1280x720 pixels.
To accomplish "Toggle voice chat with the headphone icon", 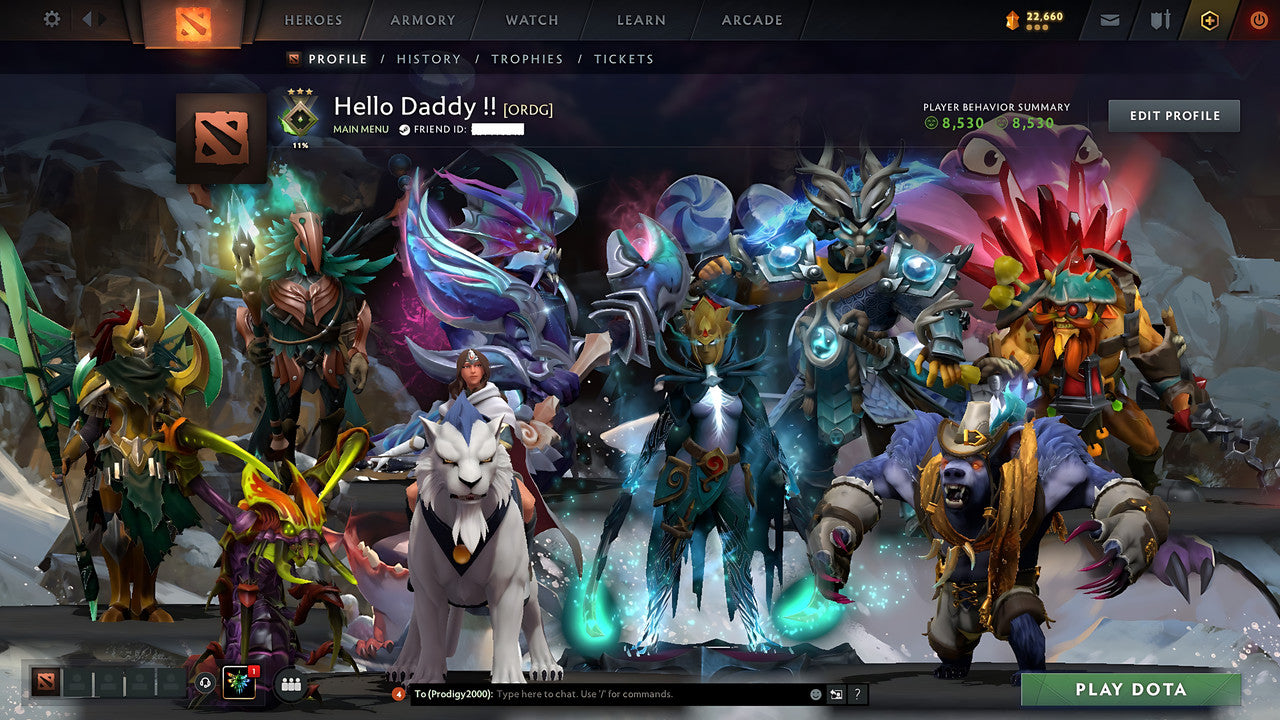I will pos(204,683).
